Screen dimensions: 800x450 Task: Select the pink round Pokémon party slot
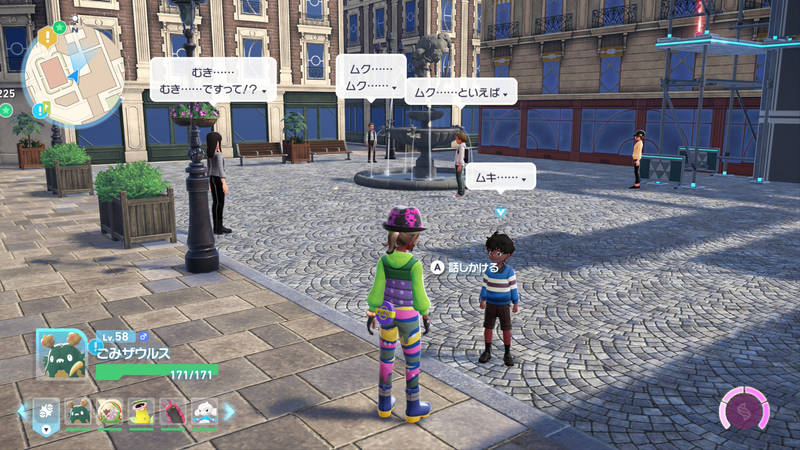click(110, 411)
